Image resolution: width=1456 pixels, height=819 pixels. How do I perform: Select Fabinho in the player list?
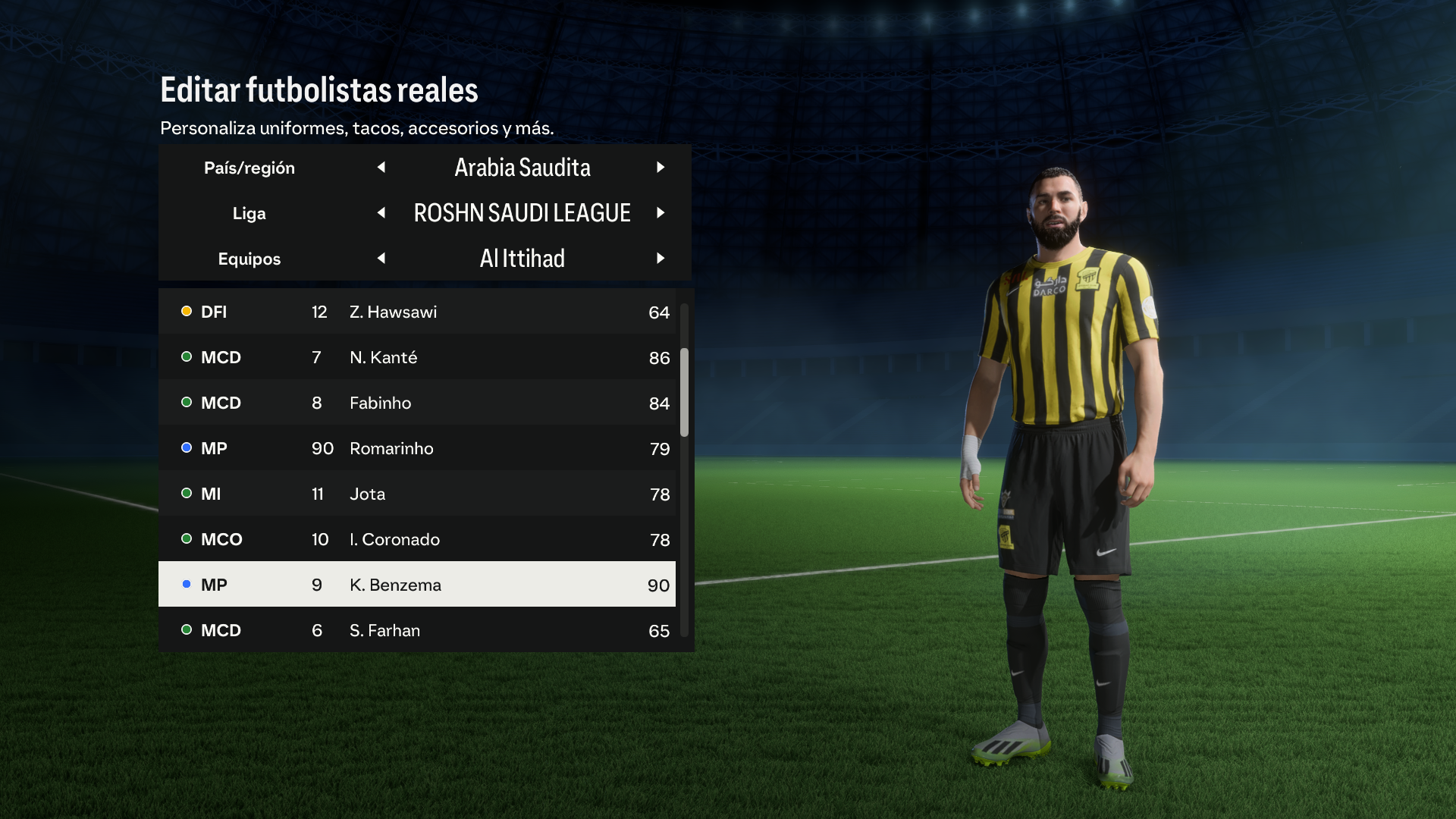click(x=417, y=403)
